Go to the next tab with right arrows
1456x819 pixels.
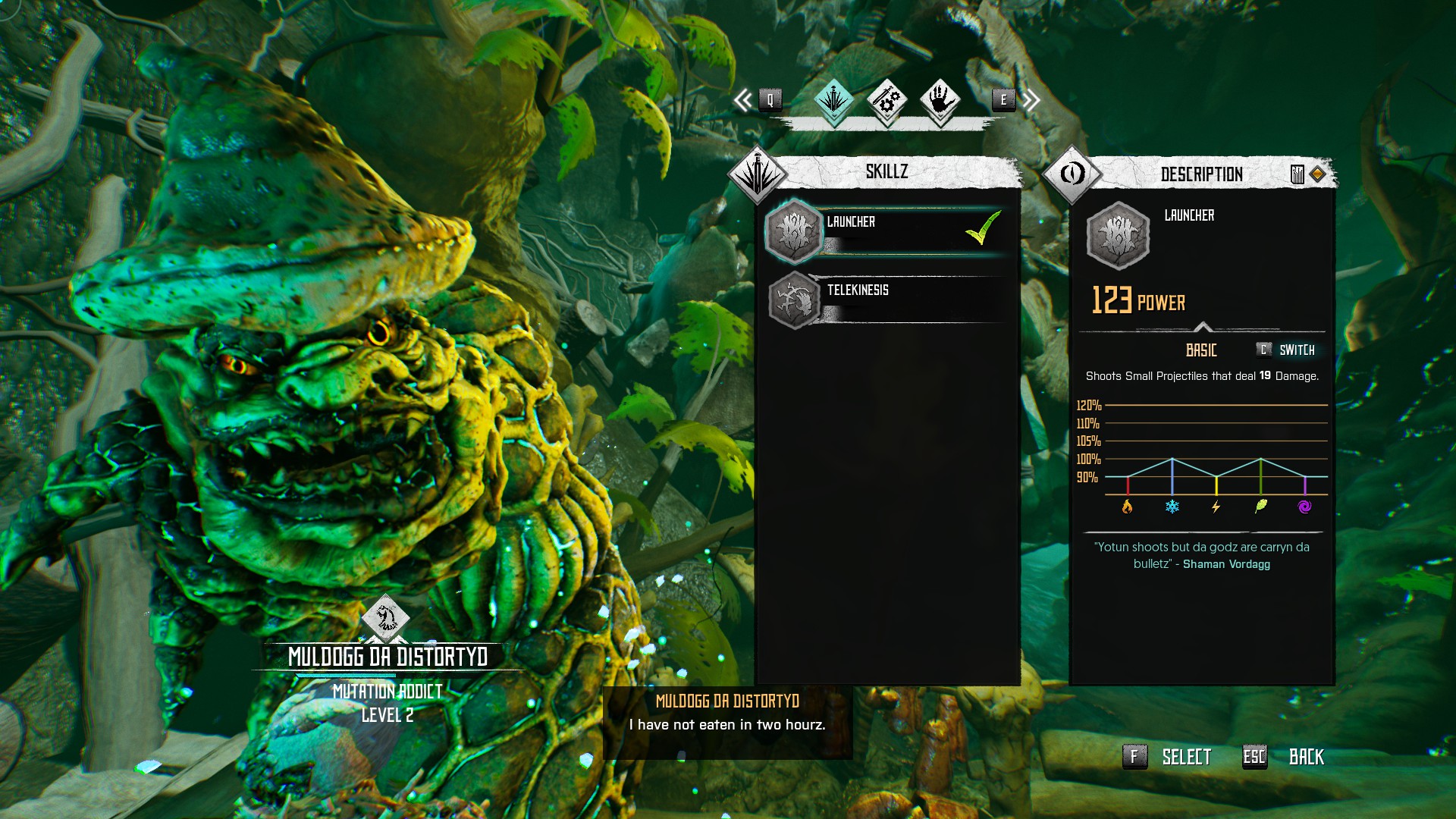click(1030, 99)
